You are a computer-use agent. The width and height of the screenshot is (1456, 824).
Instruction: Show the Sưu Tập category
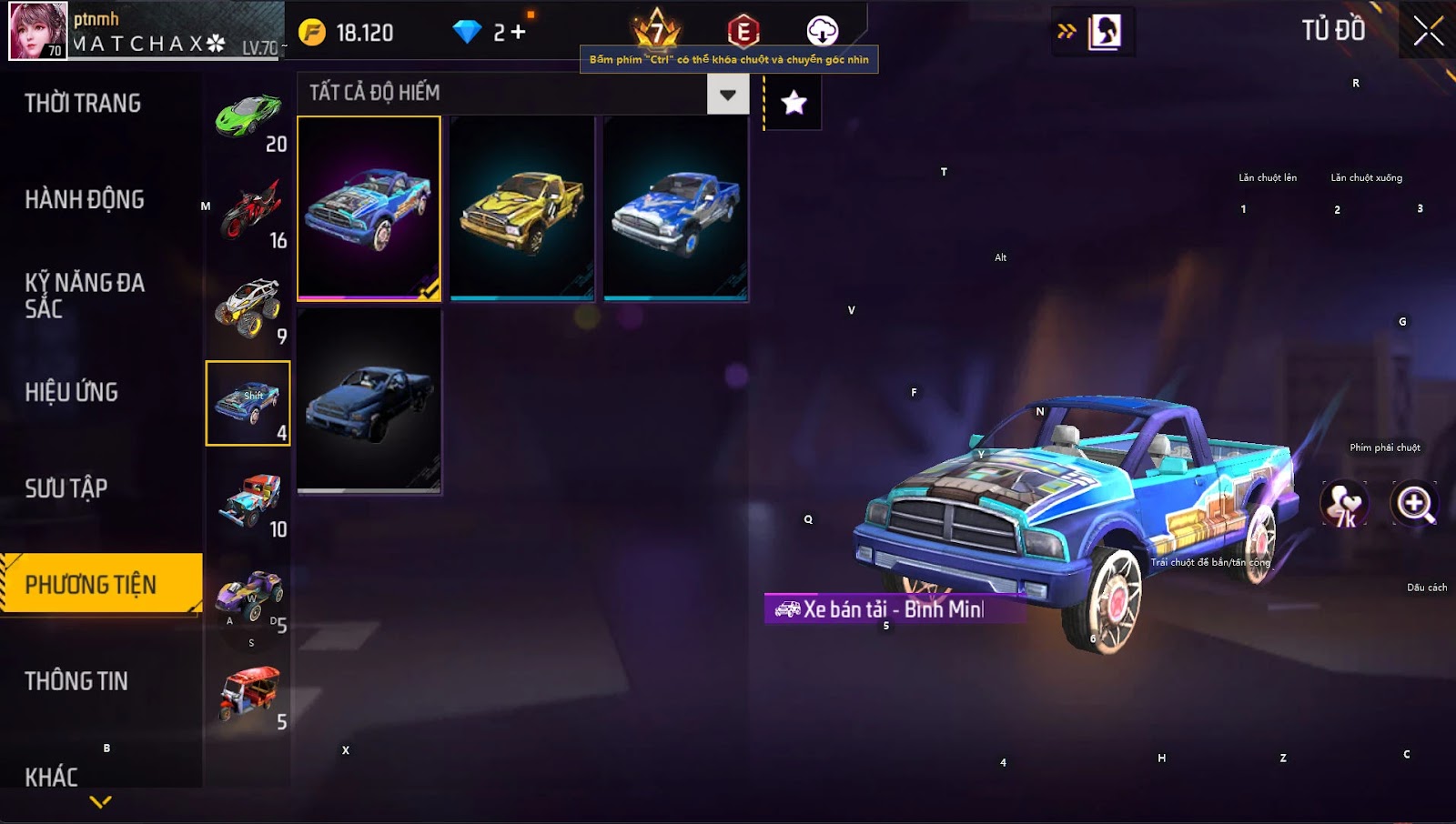coord(66,489)
